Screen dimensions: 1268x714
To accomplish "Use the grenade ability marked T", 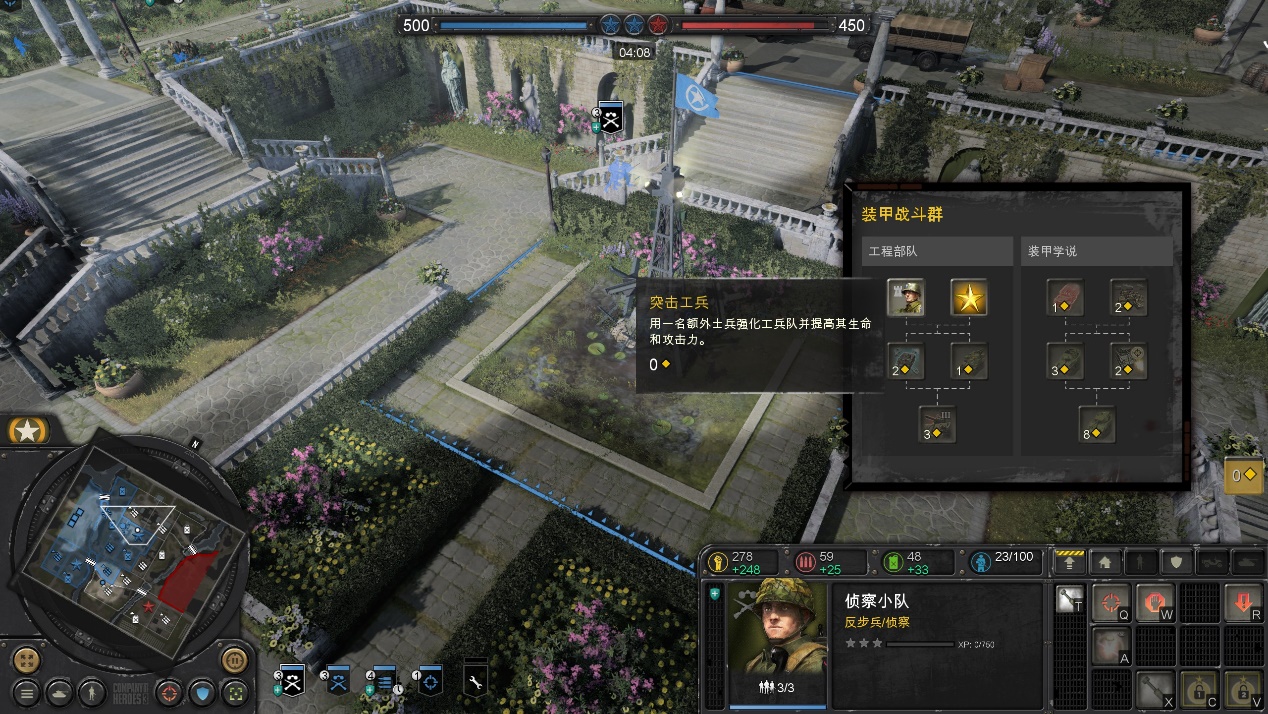I will 1070,600.
